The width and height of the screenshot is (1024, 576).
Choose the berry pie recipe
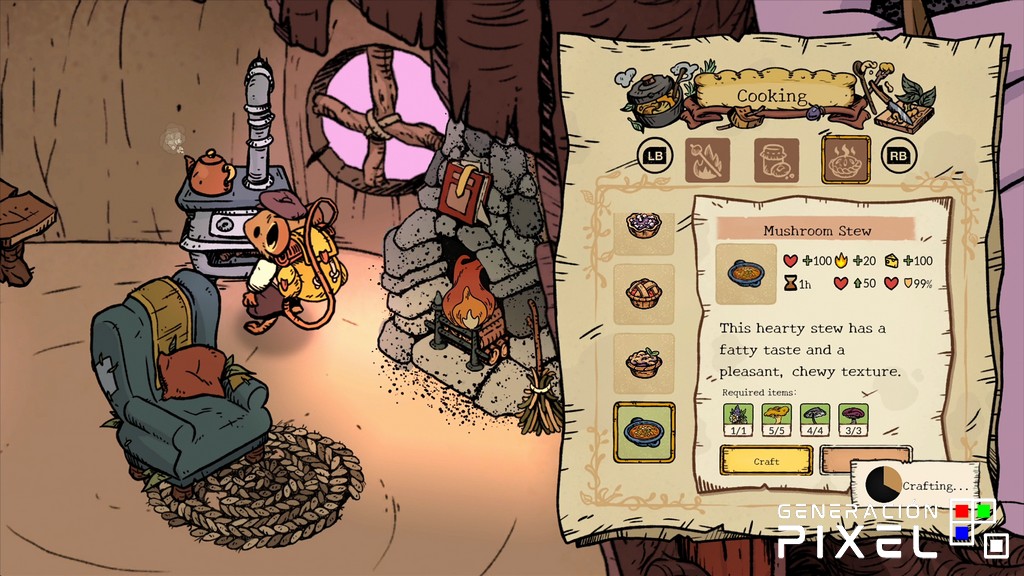(645, 224)
